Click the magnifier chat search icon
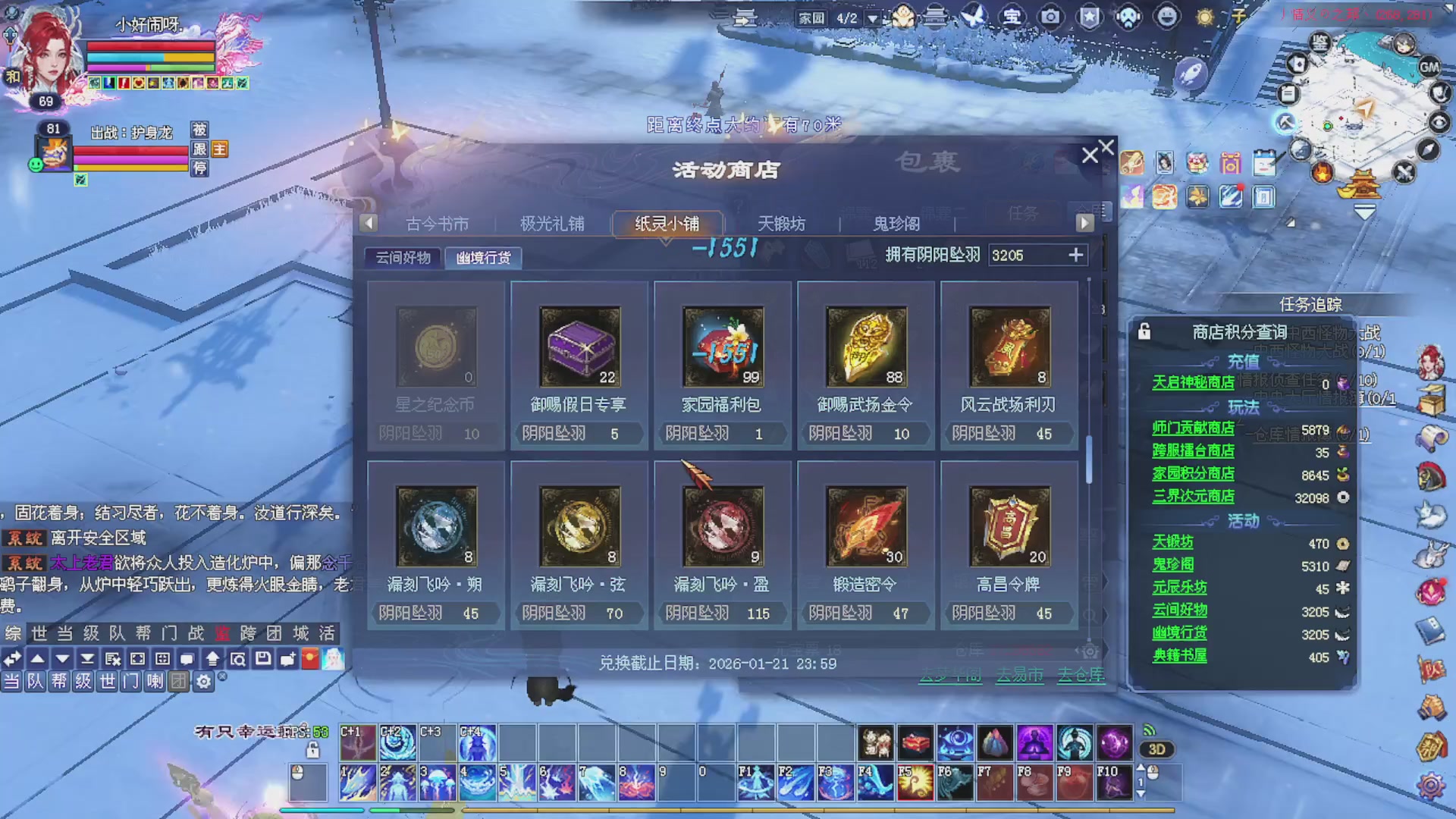 pos(240,659)
